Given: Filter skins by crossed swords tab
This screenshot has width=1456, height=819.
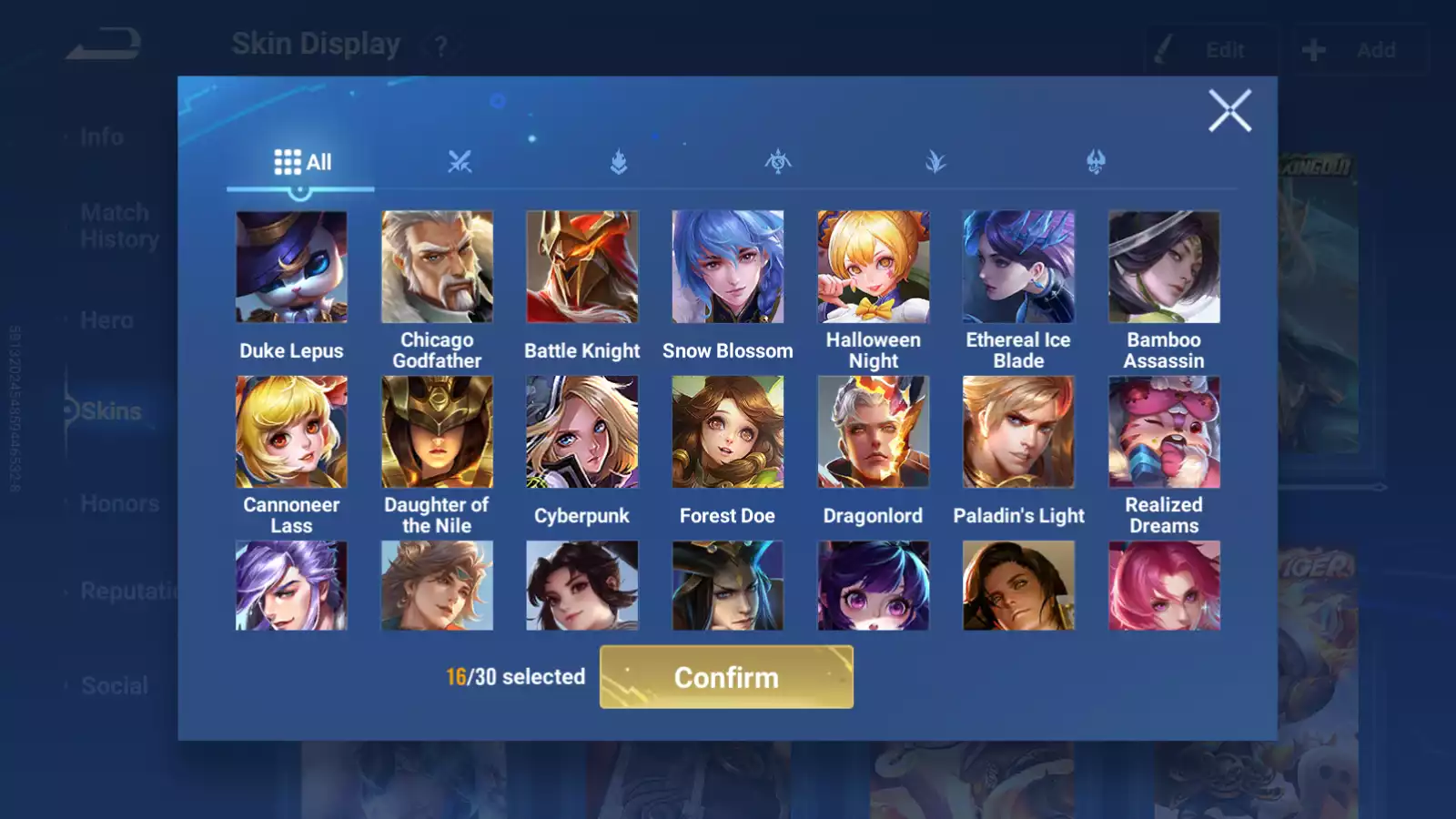Looking at the screenshot, I should [x=460, y=163].
